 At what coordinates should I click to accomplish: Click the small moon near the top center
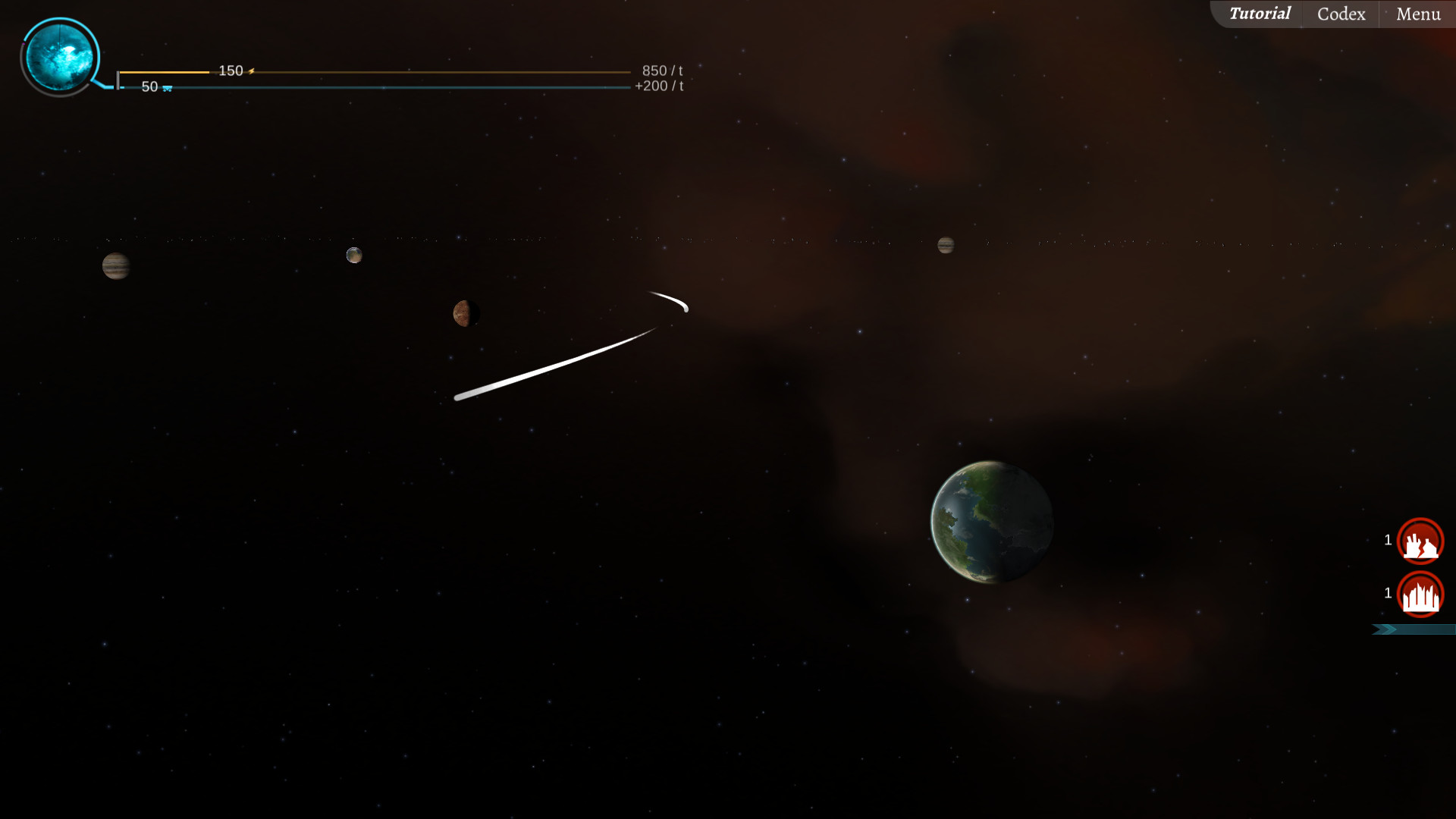355,254
